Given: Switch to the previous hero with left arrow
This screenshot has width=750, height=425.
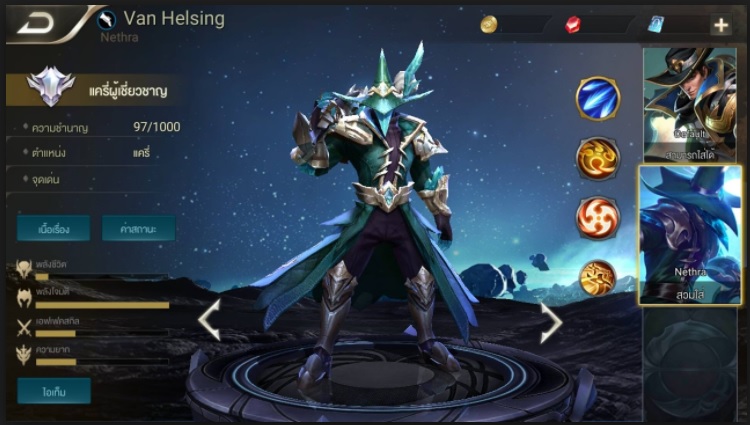Looking at the screenshot, I should (x=209, y=320).
